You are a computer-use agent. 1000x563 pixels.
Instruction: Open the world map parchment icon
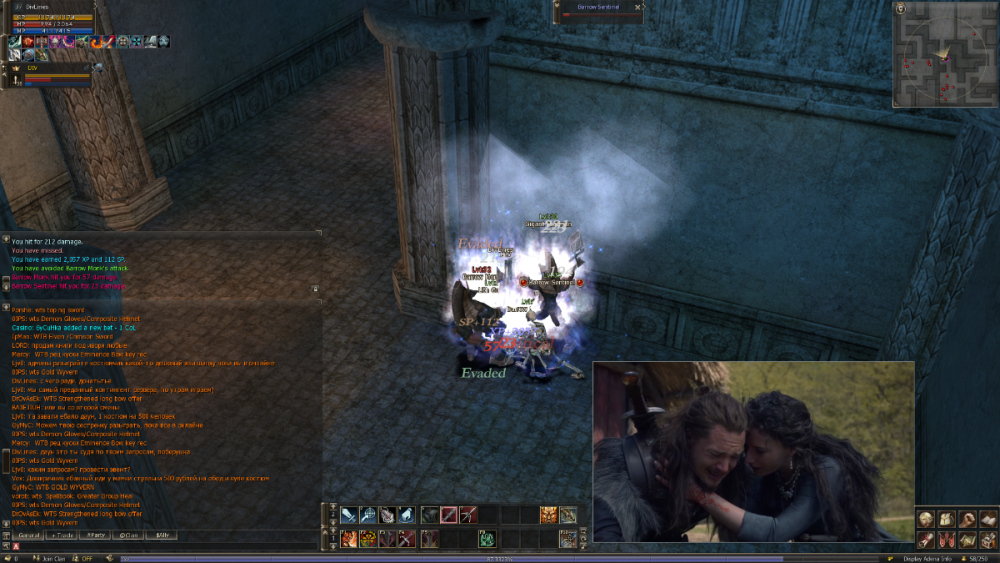966,540
